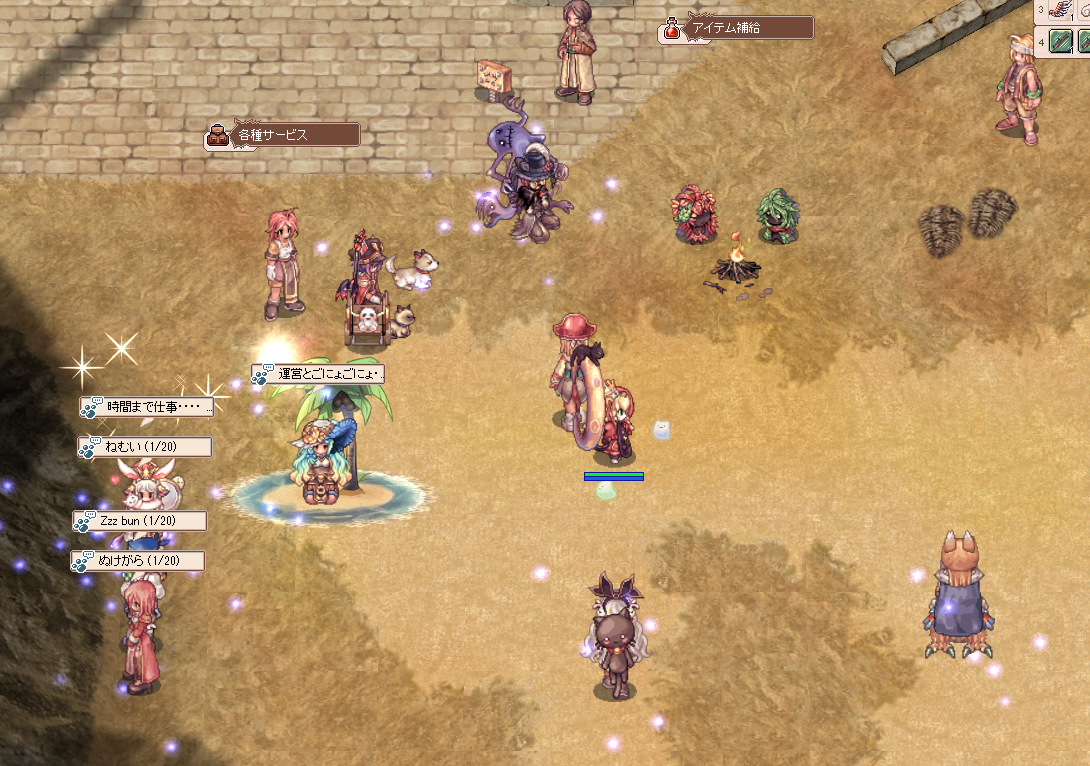Select the 各種サービス signboard
This screenshot has width=1090, height=766.
click(282, 135)
